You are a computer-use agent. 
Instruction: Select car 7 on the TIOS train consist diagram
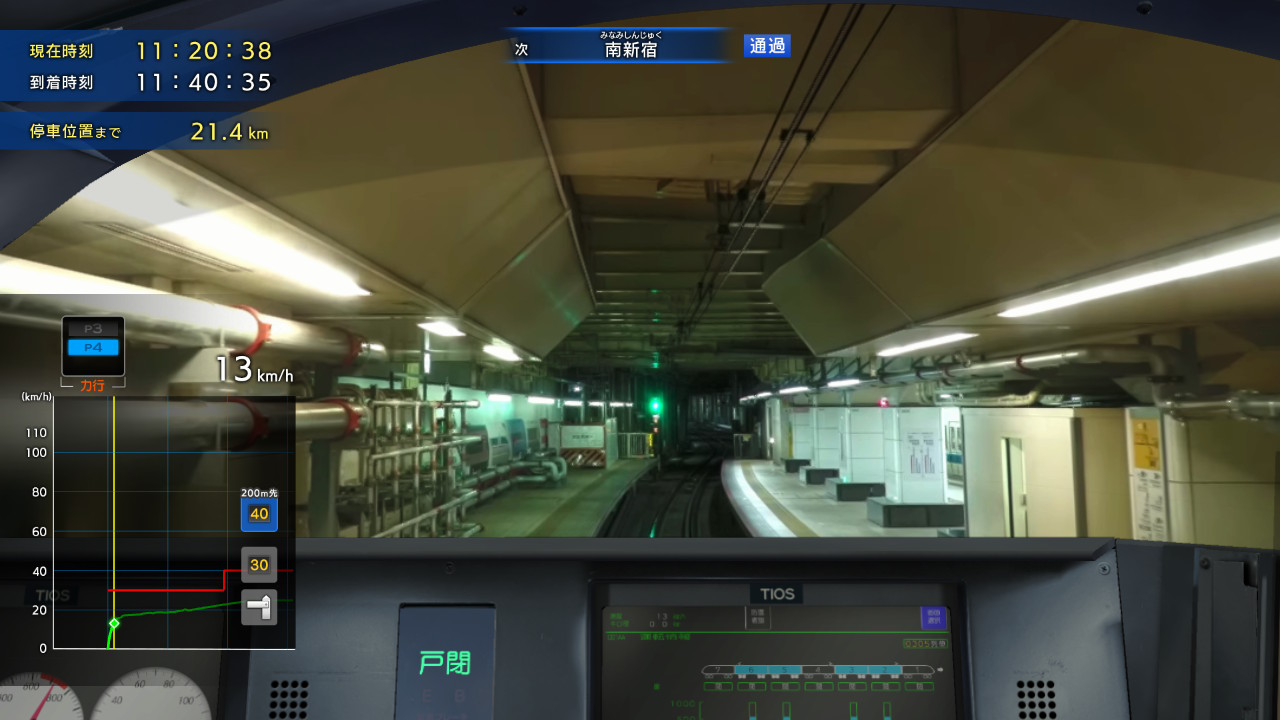tap(719, 669)
